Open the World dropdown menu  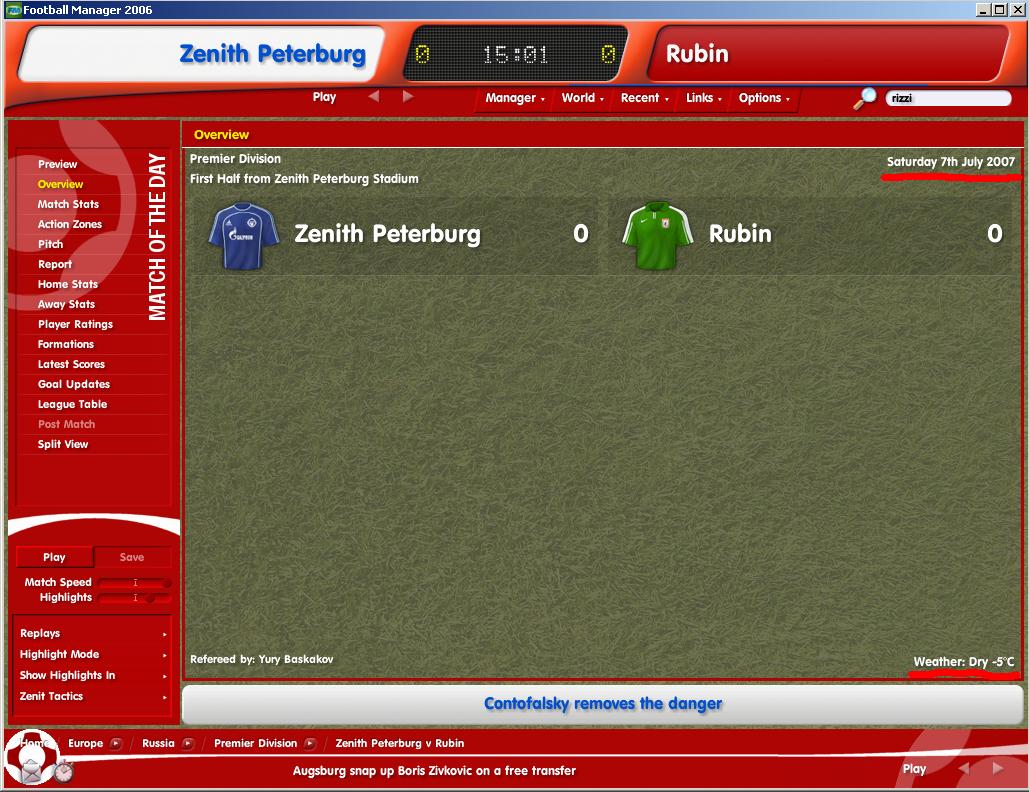pyautogui.click(x=581, y=98)
